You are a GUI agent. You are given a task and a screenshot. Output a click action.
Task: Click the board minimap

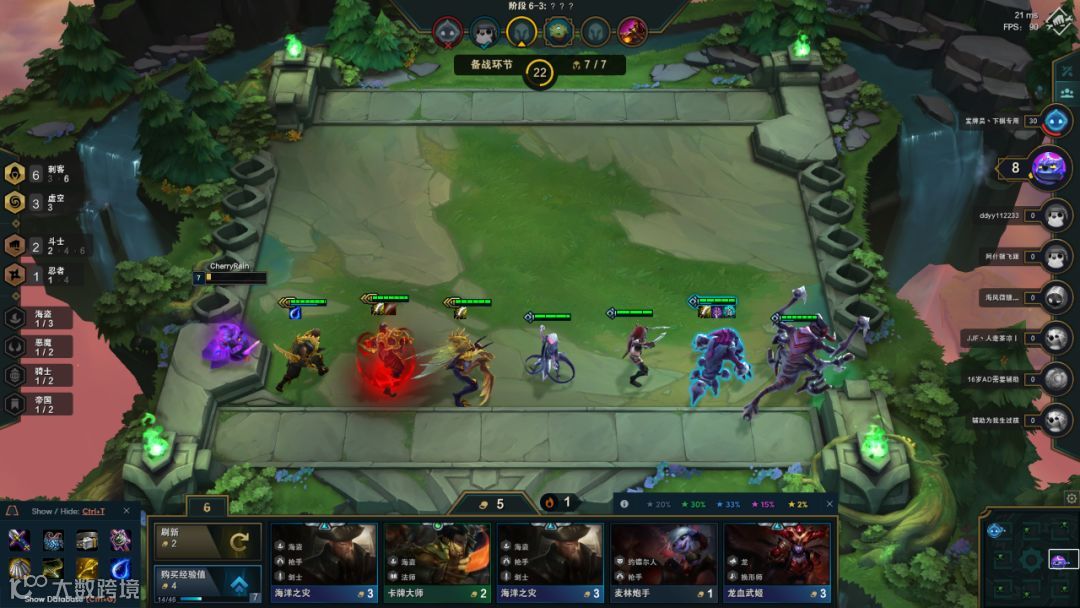tap(1028, 558)
